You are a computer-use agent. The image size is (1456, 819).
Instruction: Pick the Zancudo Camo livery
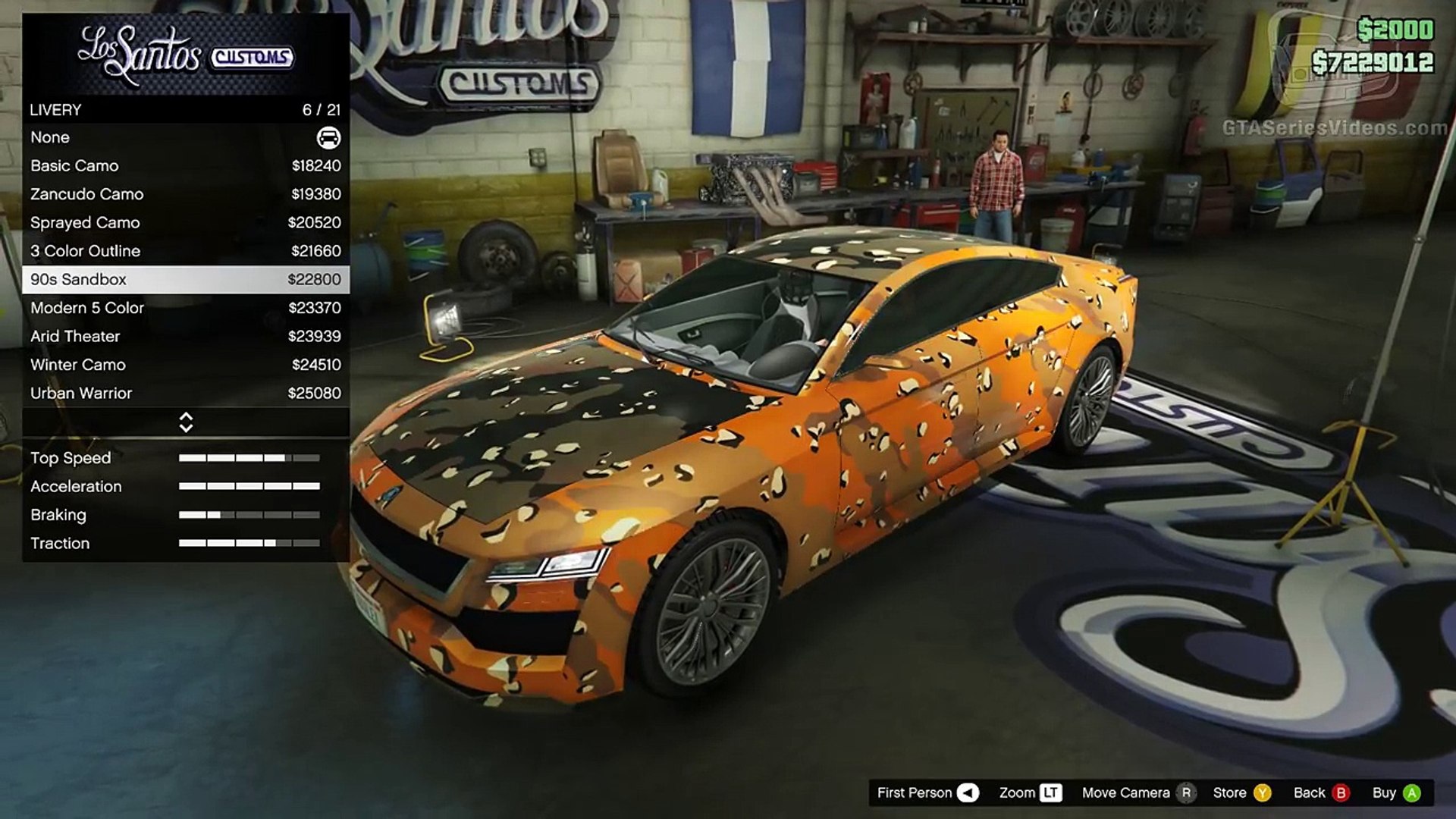pos(185,194)
